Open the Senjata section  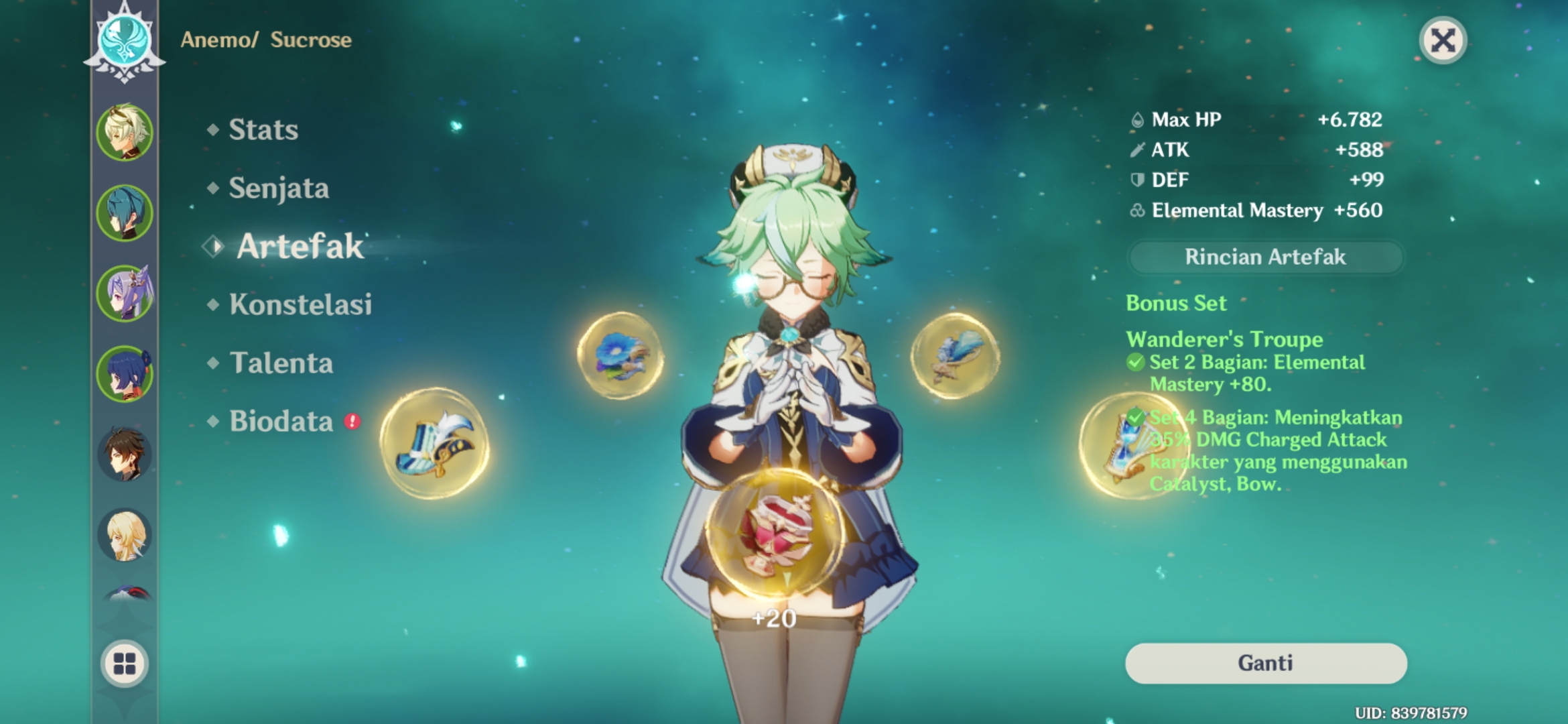278,188
